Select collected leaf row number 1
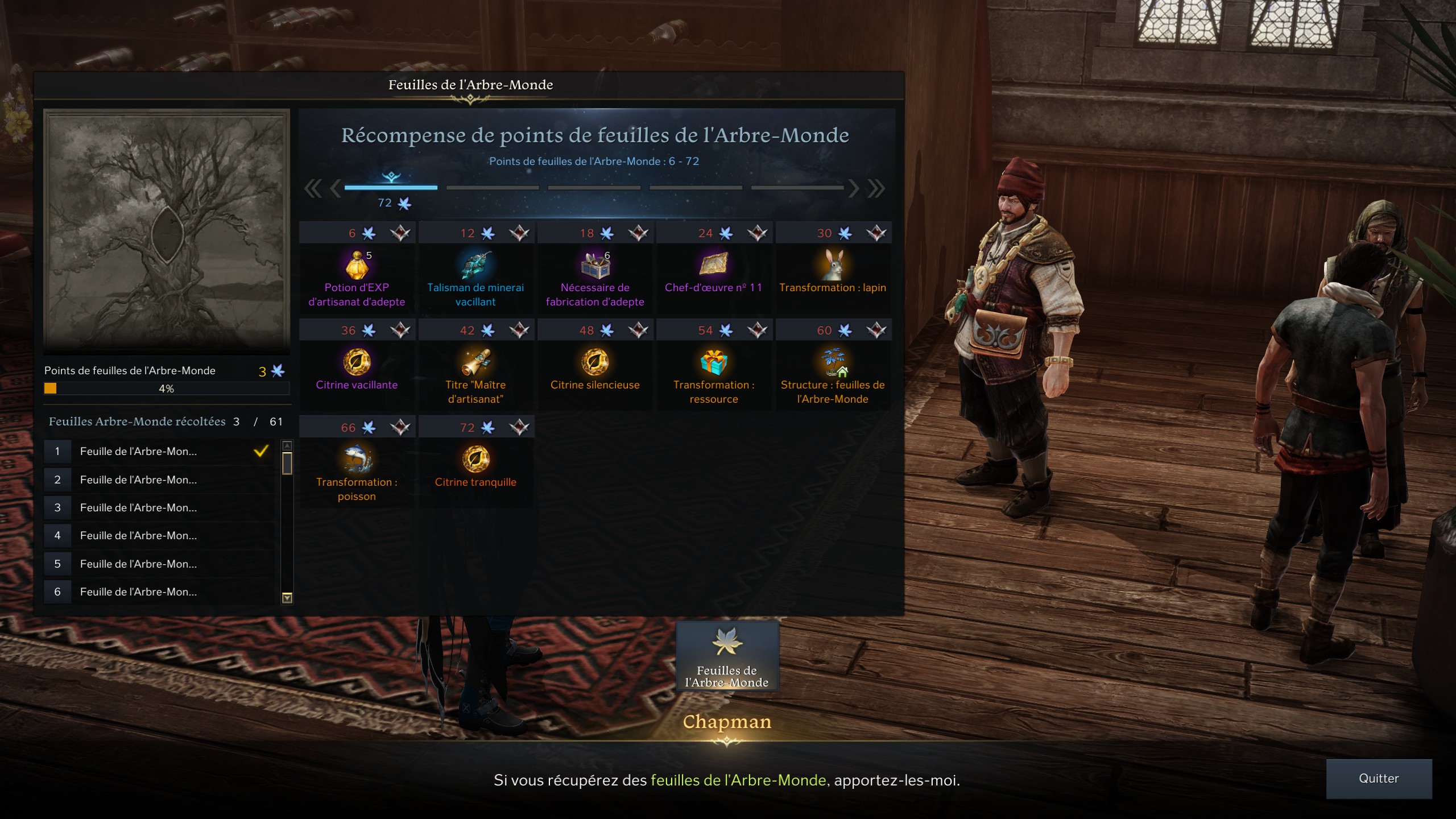Image resolution: width=1456 pixels, height=819 pixels. [159, 452]
